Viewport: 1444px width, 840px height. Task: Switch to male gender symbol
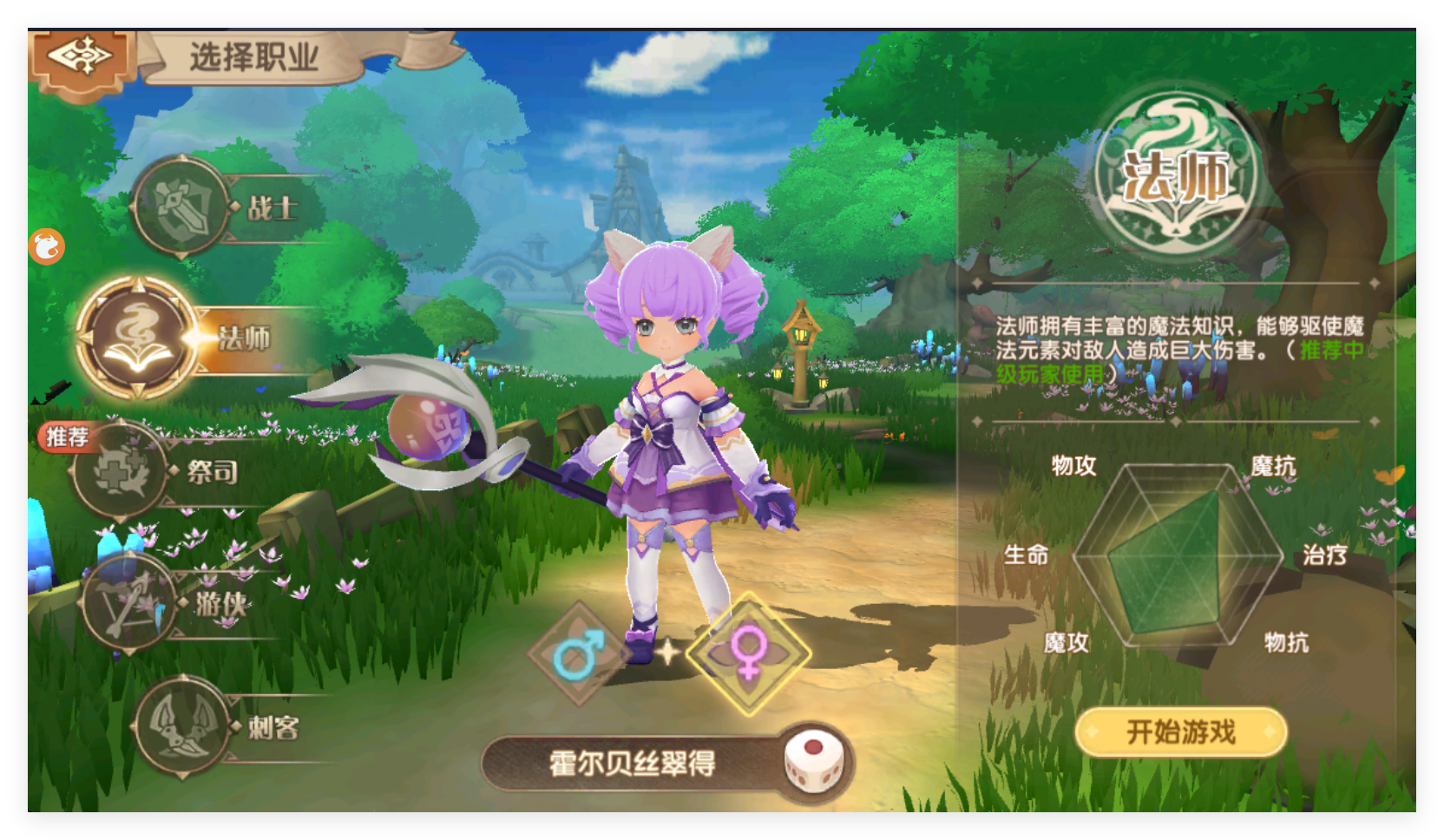click(x=577, y=653)
